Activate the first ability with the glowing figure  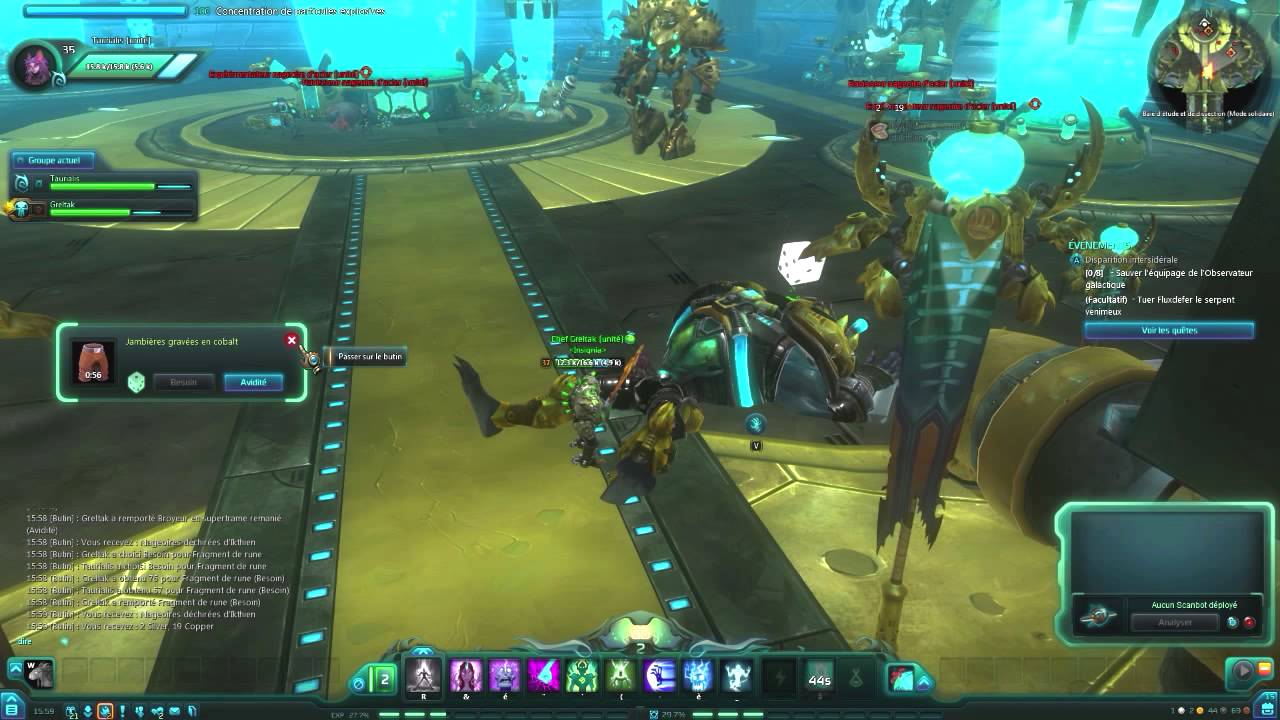click(424, 675)
